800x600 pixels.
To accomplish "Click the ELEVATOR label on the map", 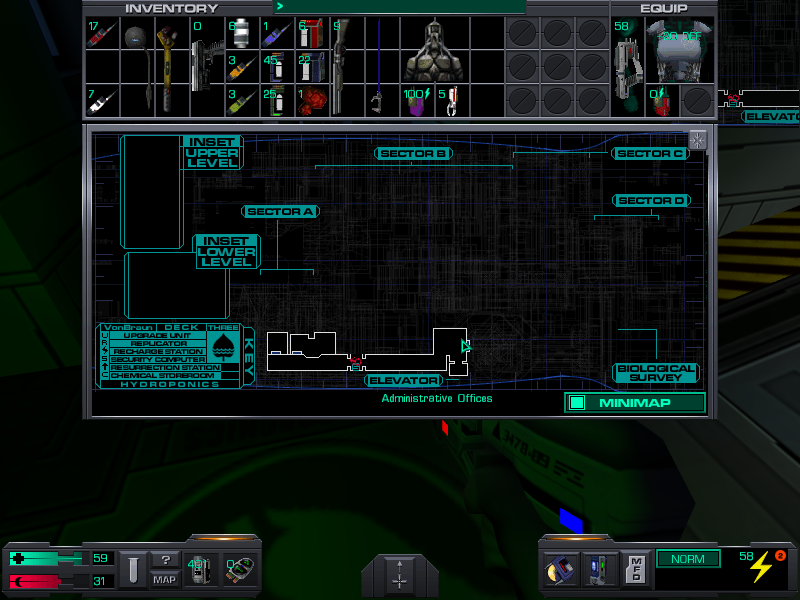I will coord(404,381).
